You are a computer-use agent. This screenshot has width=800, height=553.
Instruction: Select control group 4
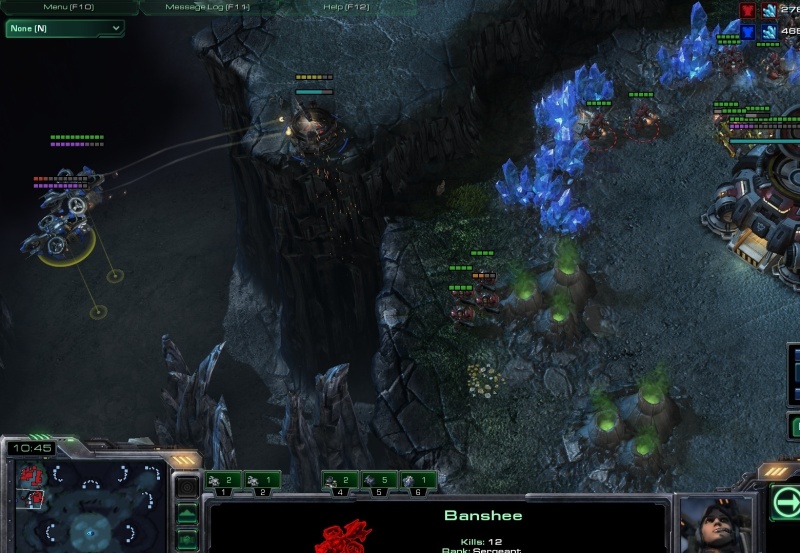[x=340, y=482]
